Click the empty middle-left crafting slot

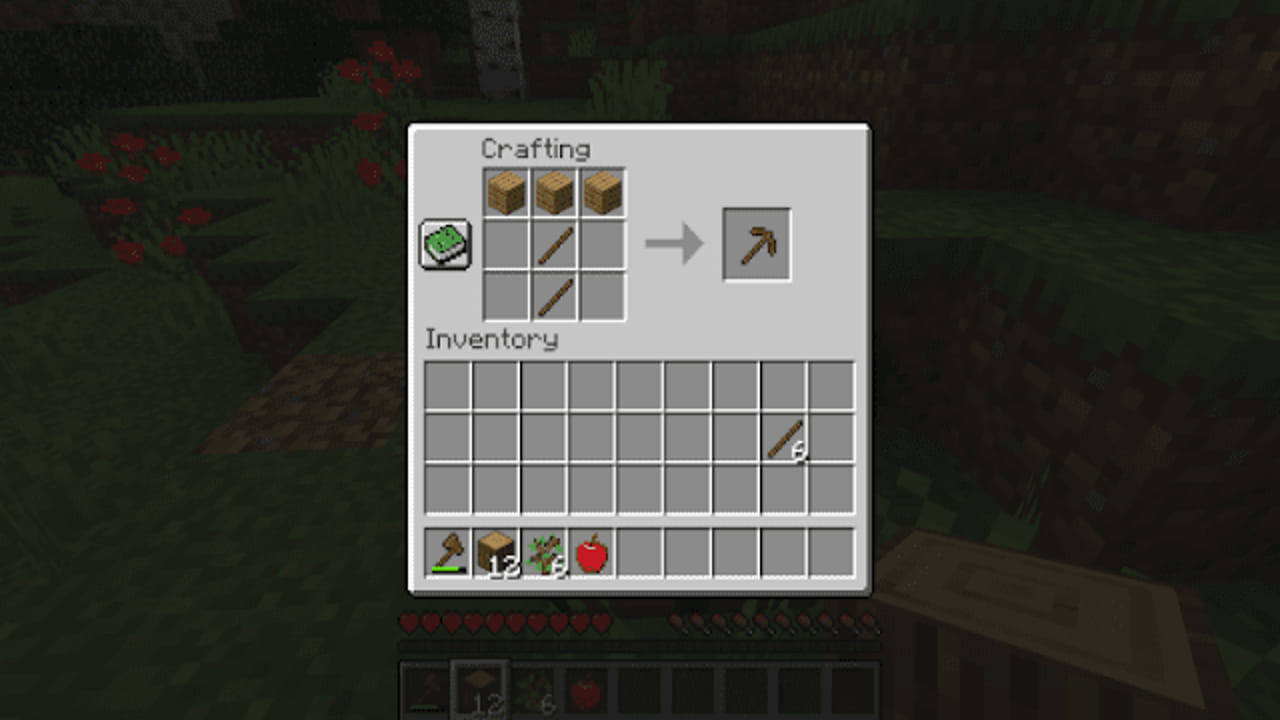pos(505,243)
